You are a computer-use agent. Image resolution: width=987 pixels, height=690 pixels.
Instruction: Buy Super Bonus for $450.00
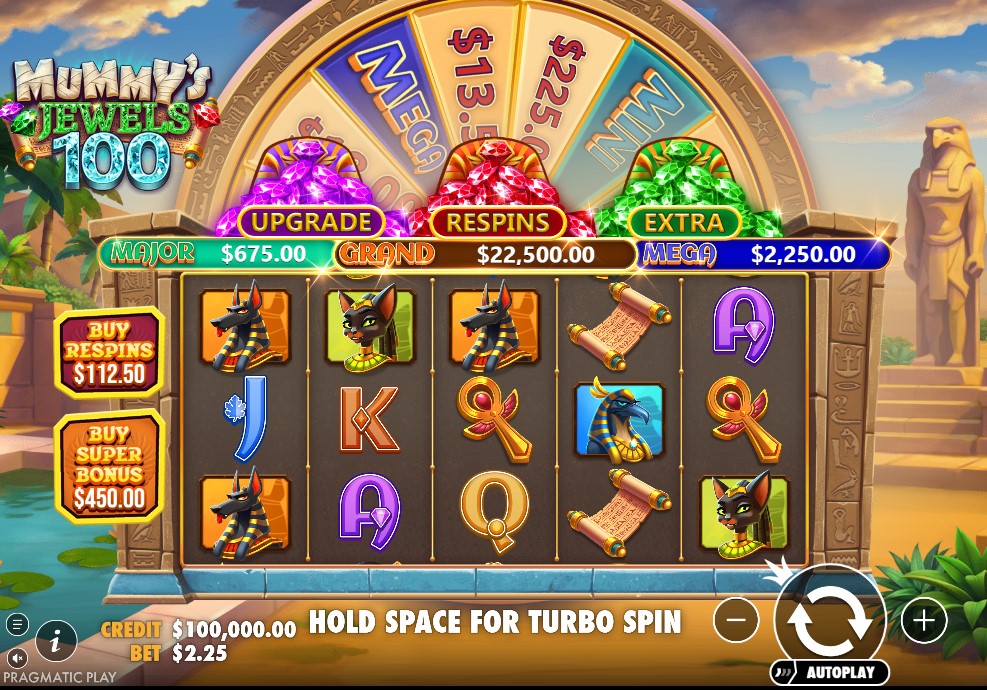[109, 466]
